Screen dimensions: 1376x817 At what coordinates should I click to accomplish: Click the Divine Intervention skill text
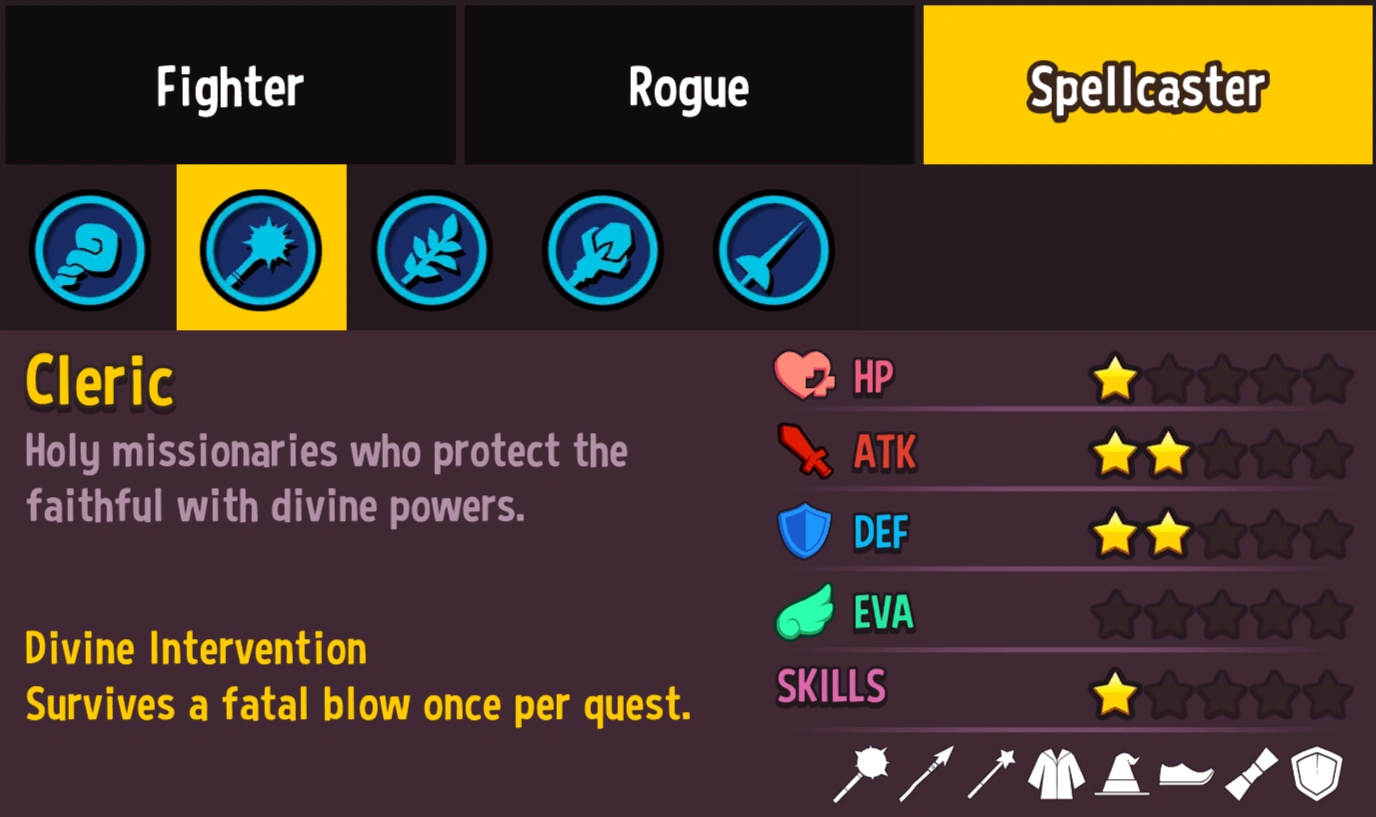tap(197, 648)
